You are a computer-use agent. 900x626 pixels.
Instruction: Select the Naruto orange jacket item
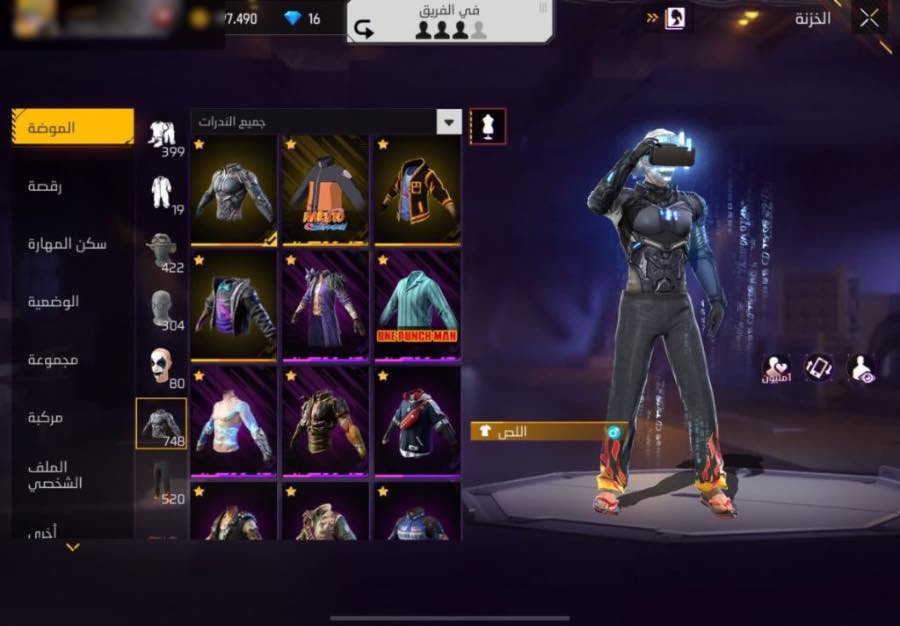[x=325, y=190]
